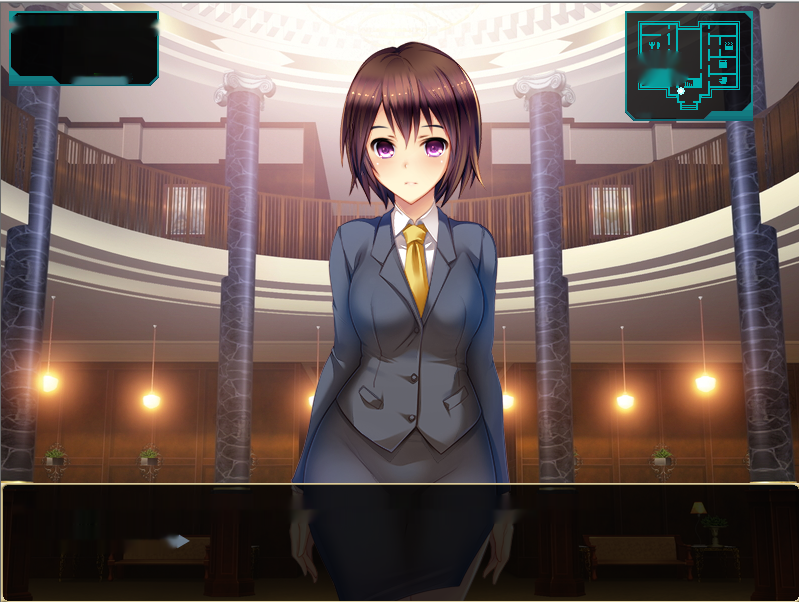The image size is (799, 602).
Task: Click the dialogue box to continue
Action: (x=399, y=542)
